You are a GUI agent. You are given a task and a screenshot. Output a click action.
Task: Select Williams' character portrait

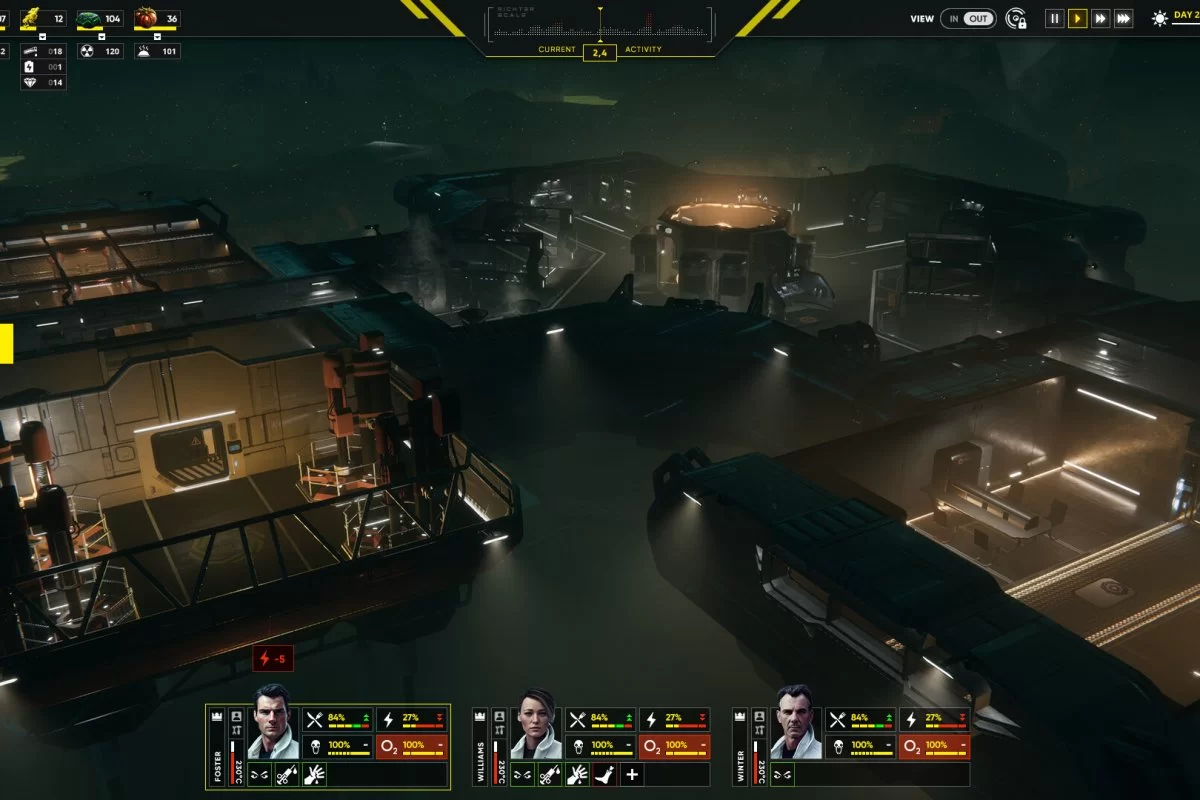[536, 722]
